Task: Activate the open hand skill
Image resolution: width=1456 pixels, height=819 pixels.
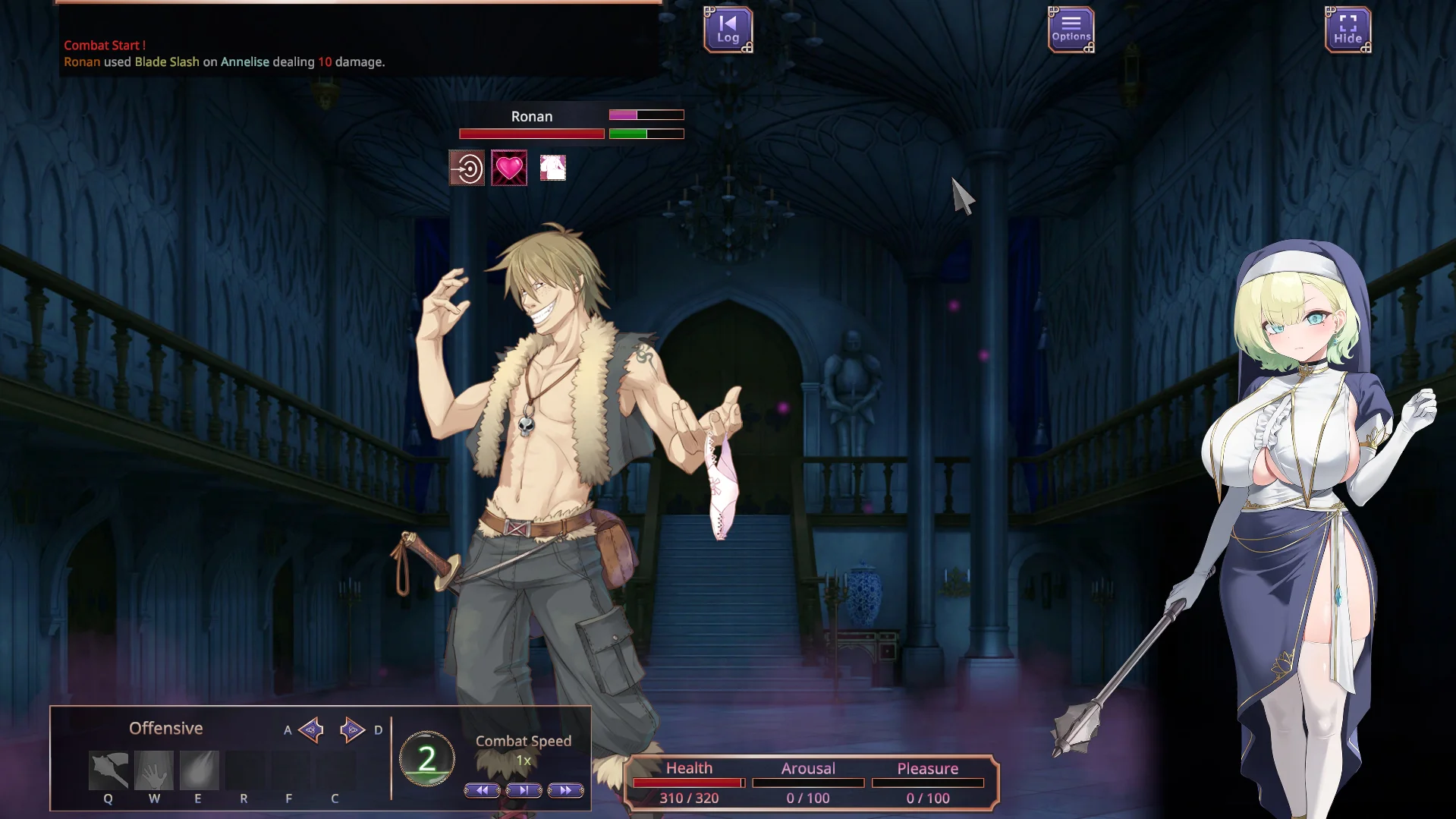Action: click(154, 770)
